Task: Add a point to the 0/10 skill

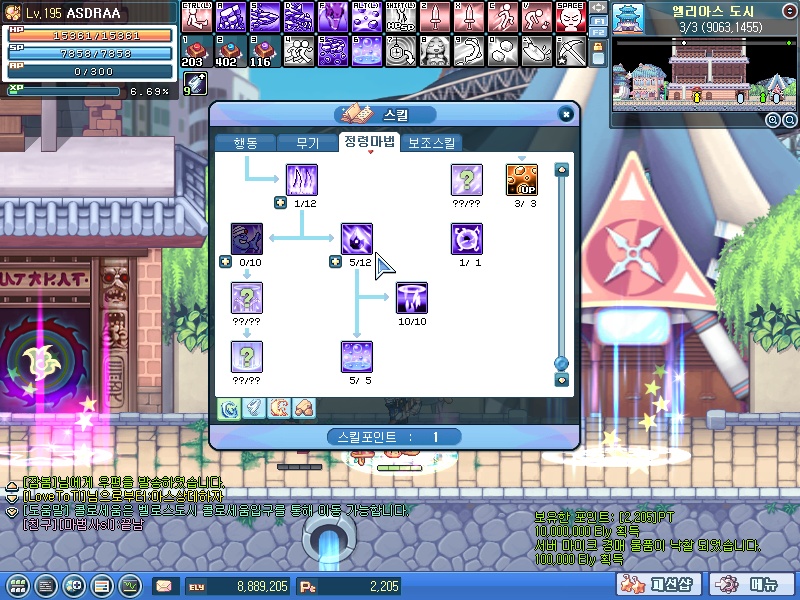Action: tap(225, 262)
